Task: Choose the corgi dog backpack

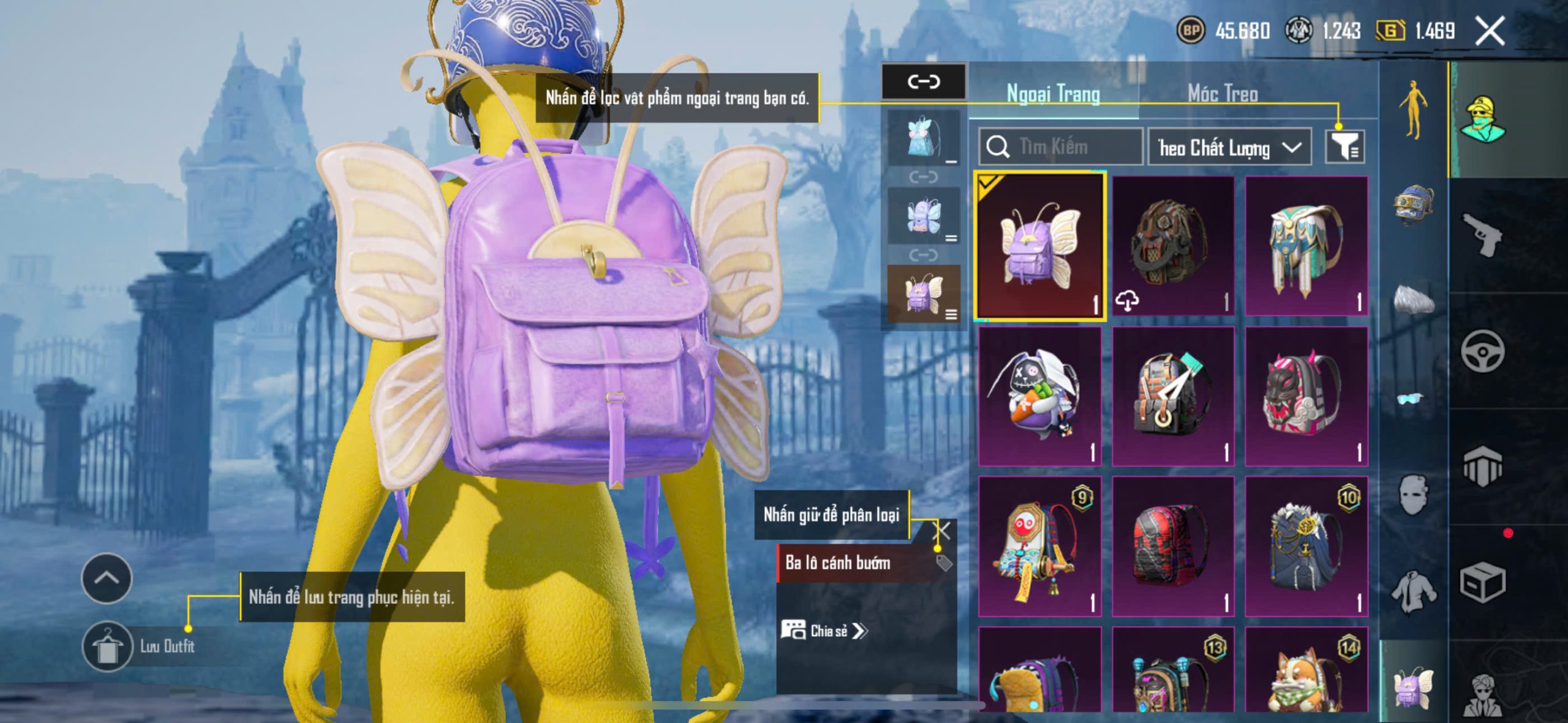Action: [x=1306, y=670]
